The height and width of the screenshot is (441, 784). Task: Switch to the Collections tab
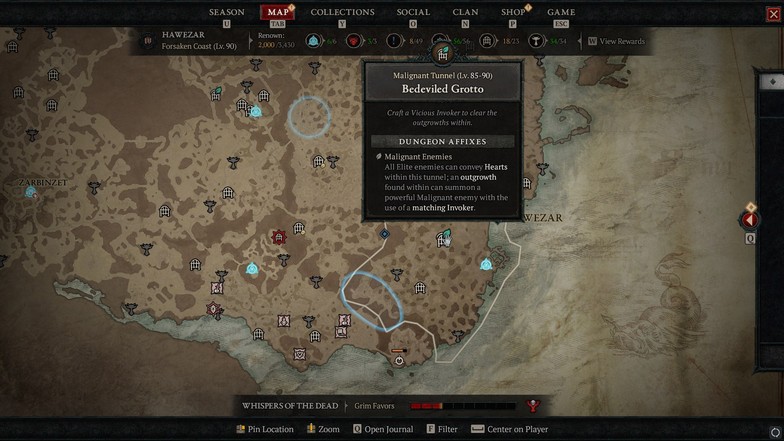click(x=342, y=12)
